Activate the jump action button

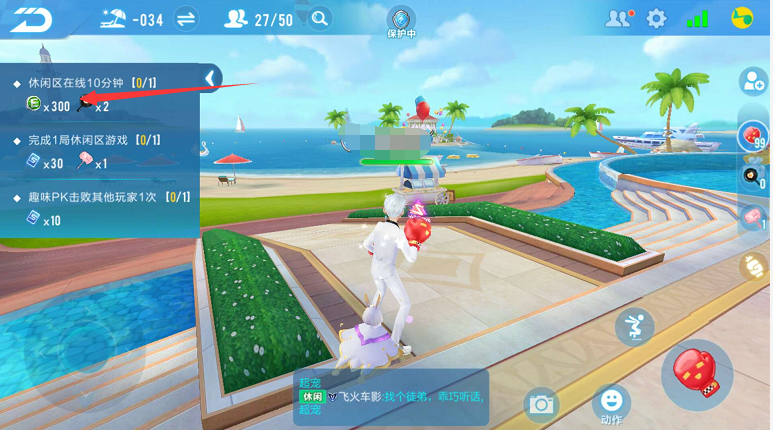pyautogui.click(x=634, y=327)
